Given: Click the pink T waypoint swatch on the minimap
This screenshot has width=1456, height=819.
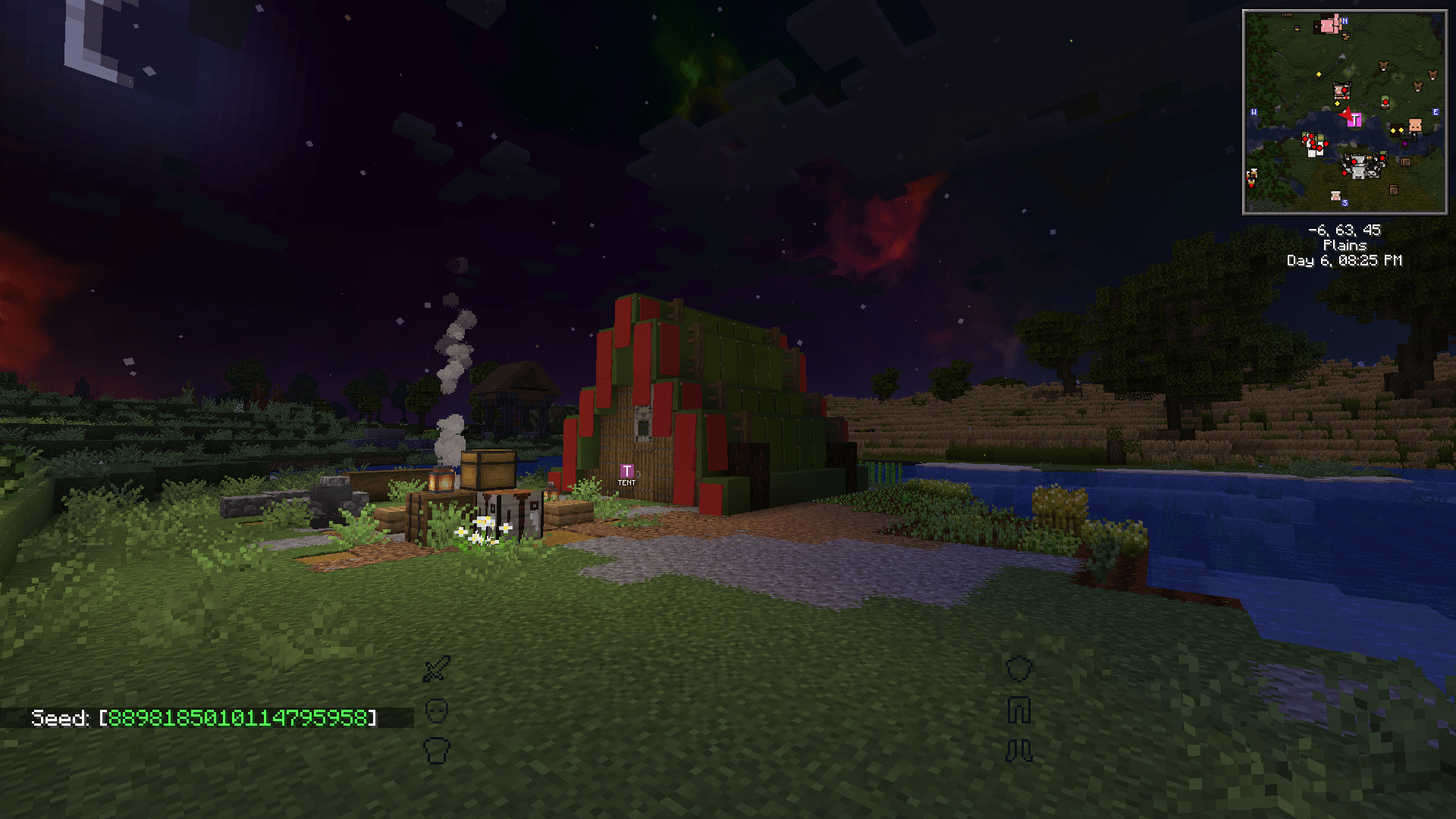Looking at the screenshot, I should (x=1355, y=120).
